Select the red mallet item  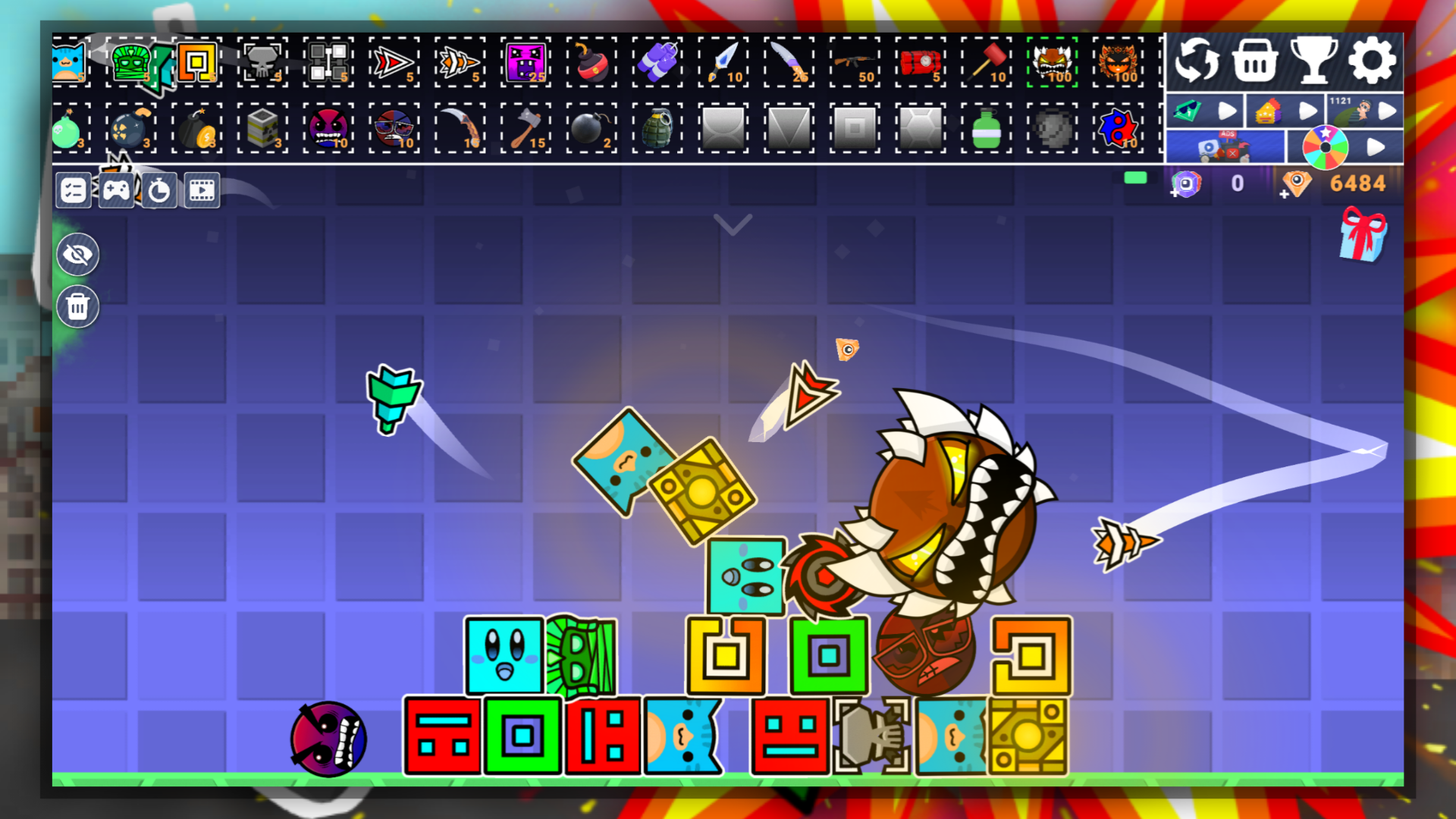tap(986, 63)
